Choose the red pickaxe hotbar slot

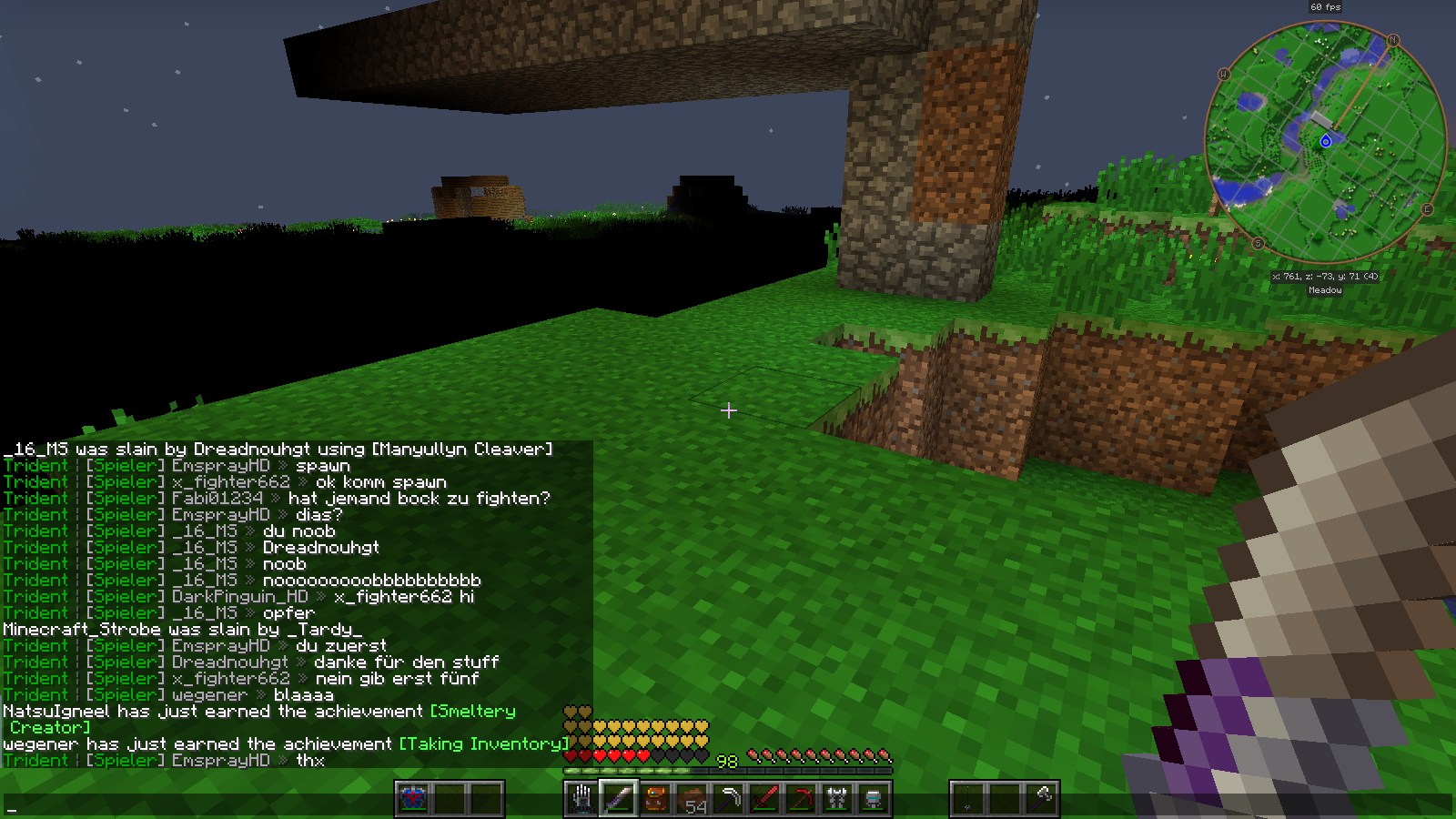801,799
